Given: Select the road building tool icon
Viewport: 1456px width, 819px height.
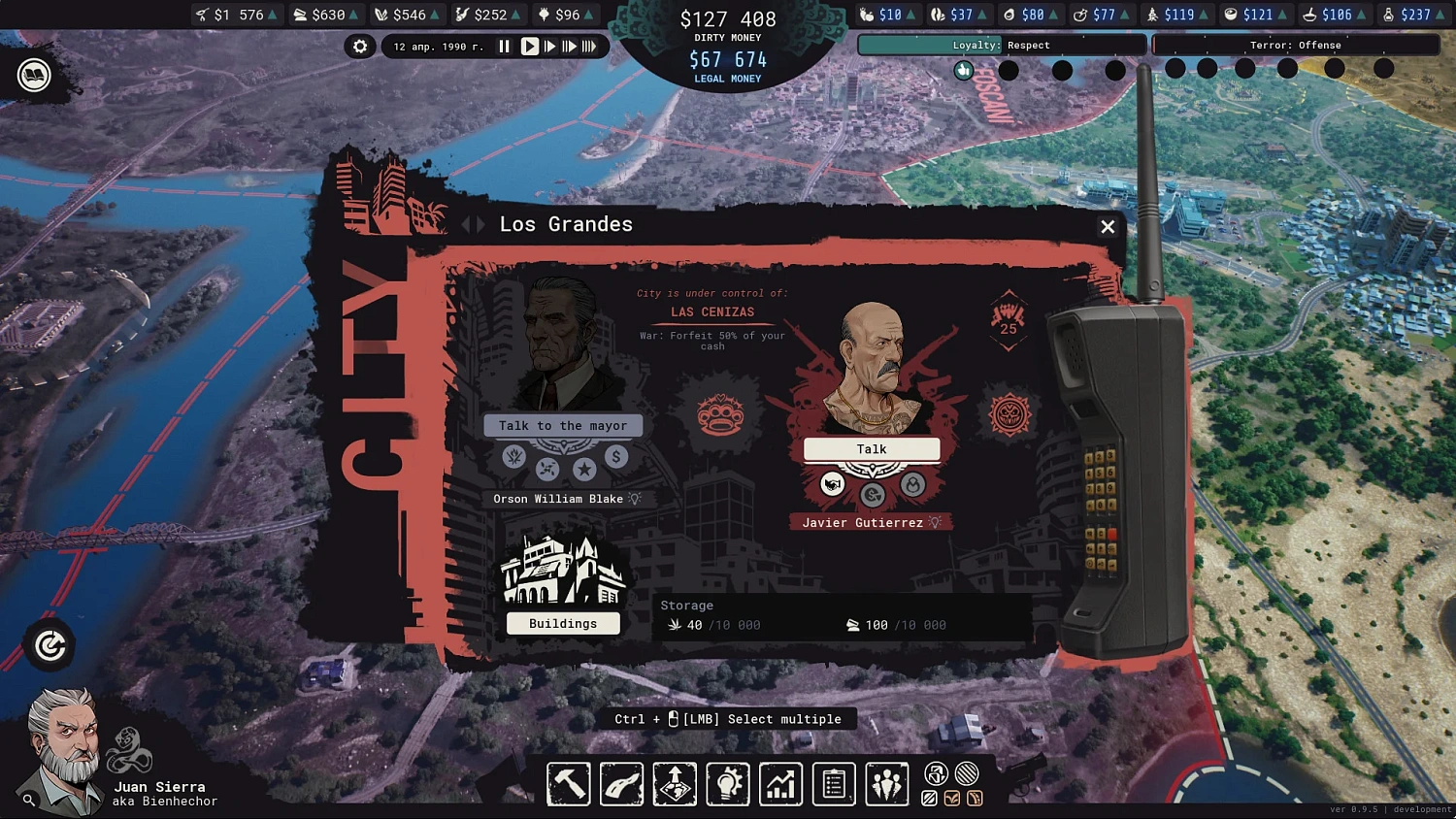Looking at the screenshot, I should [621, 784].
